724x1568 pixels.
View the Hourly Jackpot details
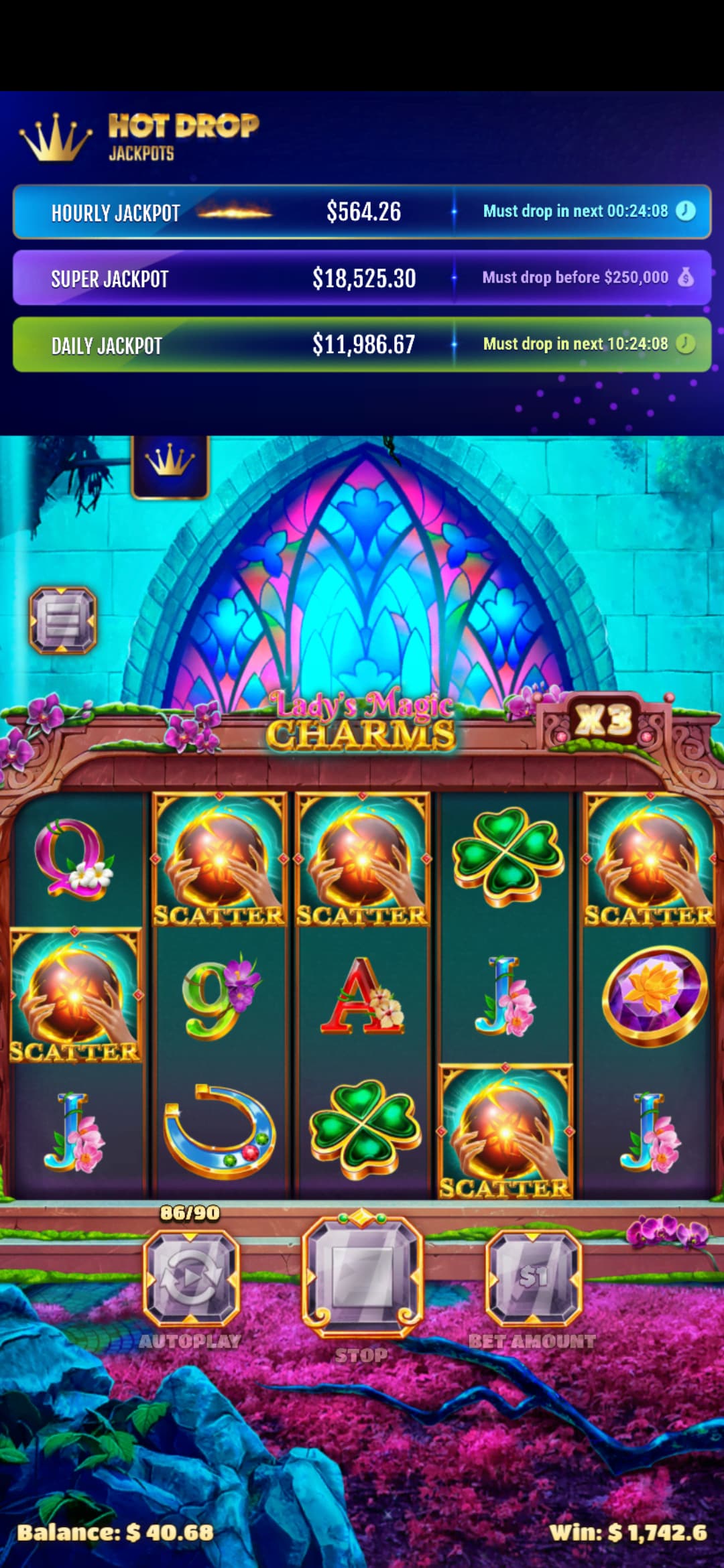[x=362, y=212]
